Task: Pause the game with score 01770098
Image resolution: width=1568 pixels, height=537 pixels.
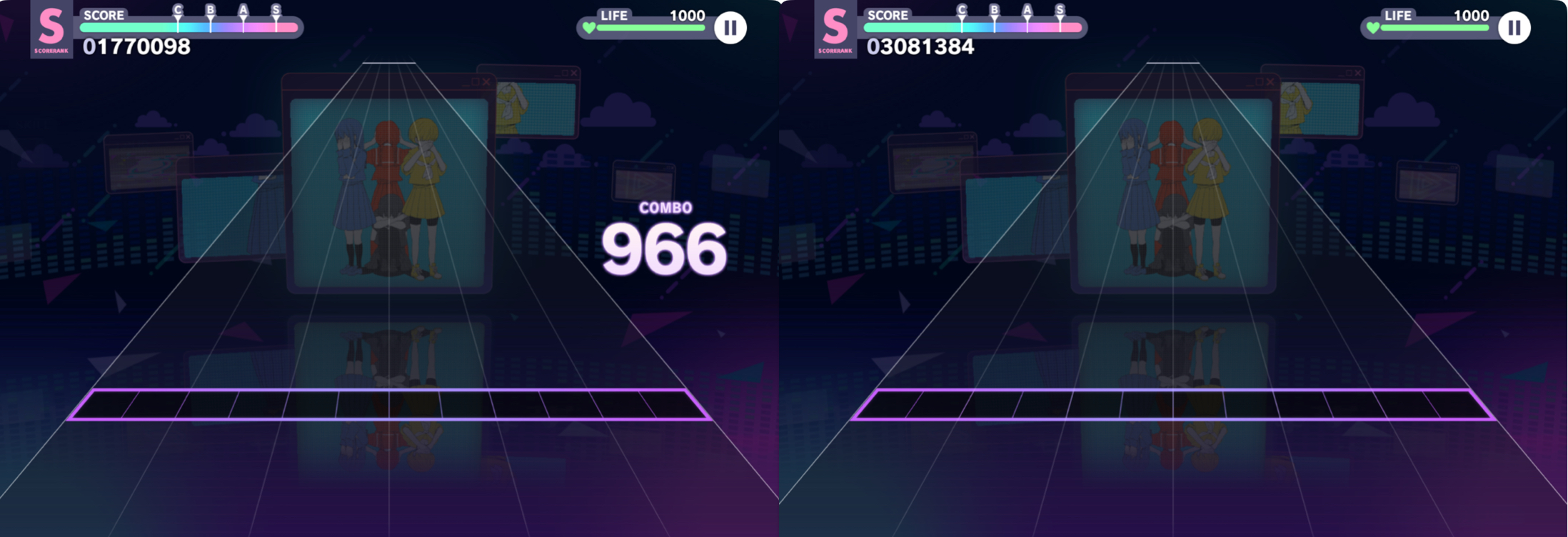Action: tap(730, 28)
